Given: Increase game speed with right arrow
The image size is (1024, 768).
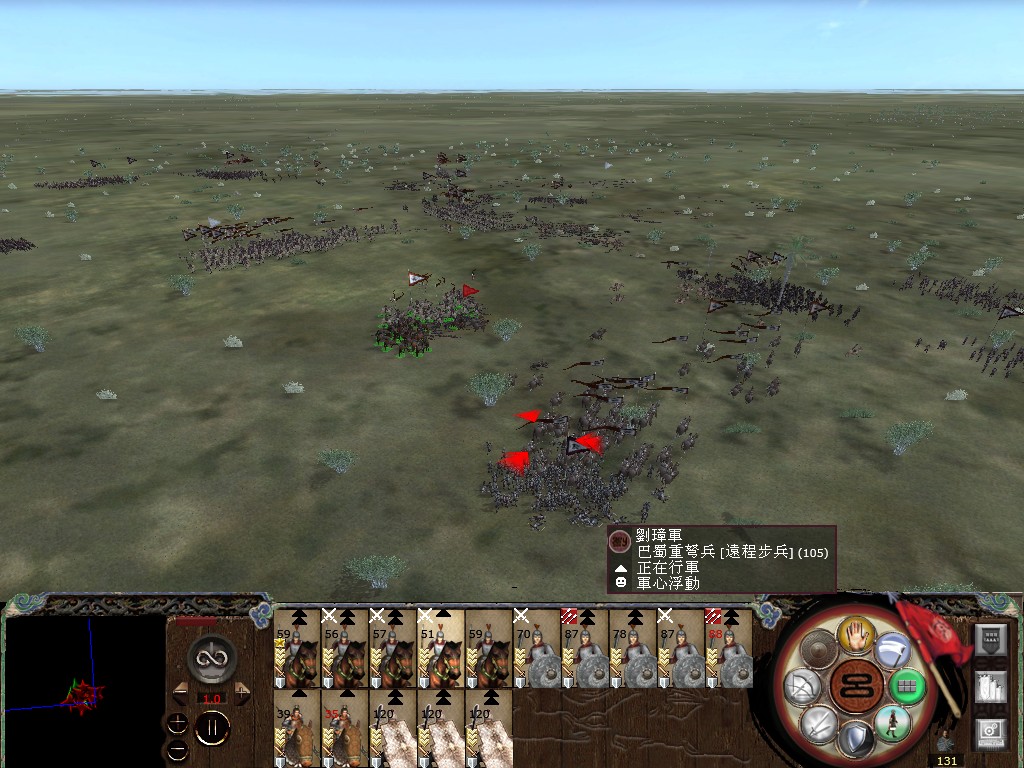Looking at the screenshot, I should click(242, 692).
